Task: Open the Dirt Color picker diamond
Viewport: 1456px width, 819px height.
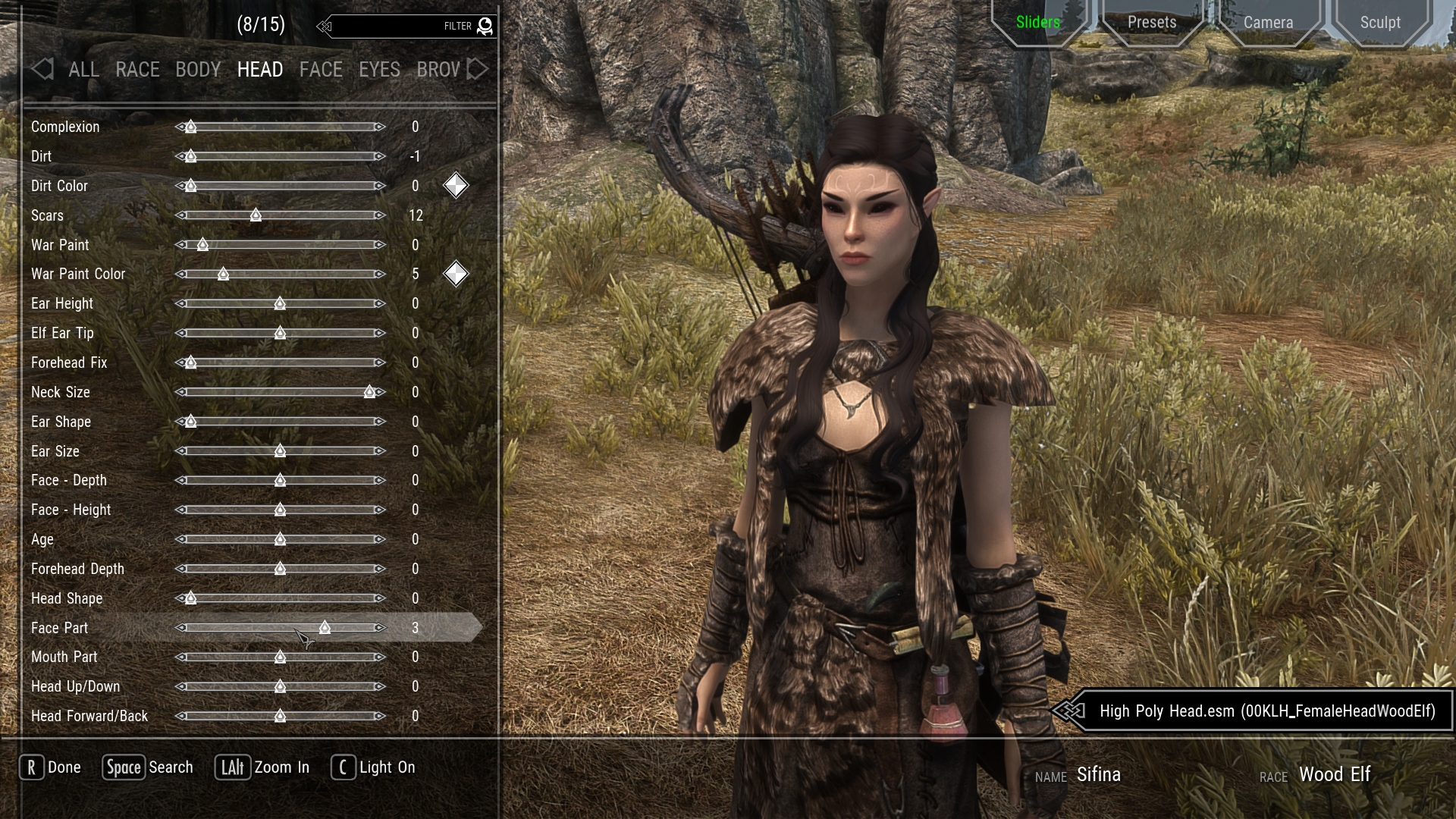Action: pyautogui.click(x=456, y=186)
